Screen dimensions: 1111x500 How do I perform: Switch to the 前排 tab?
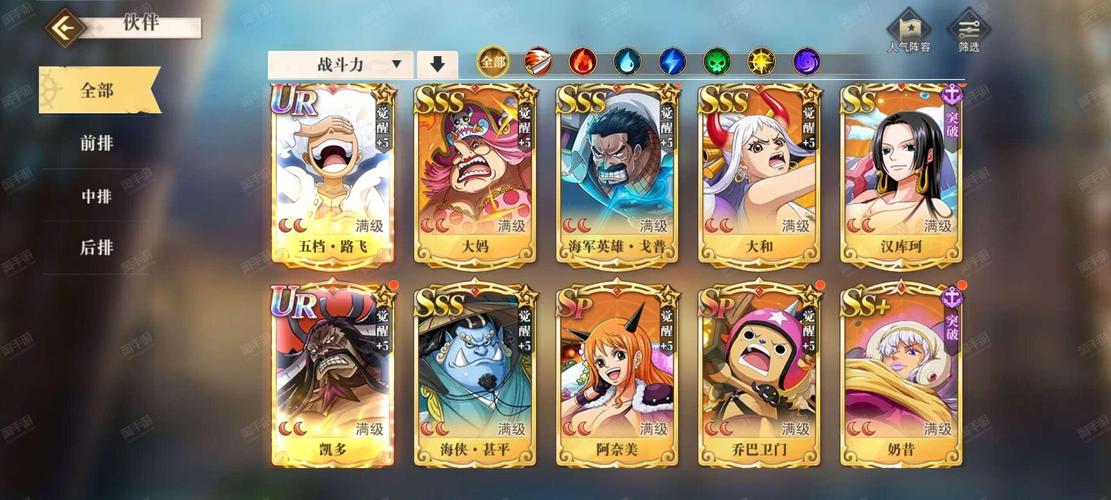97,143
